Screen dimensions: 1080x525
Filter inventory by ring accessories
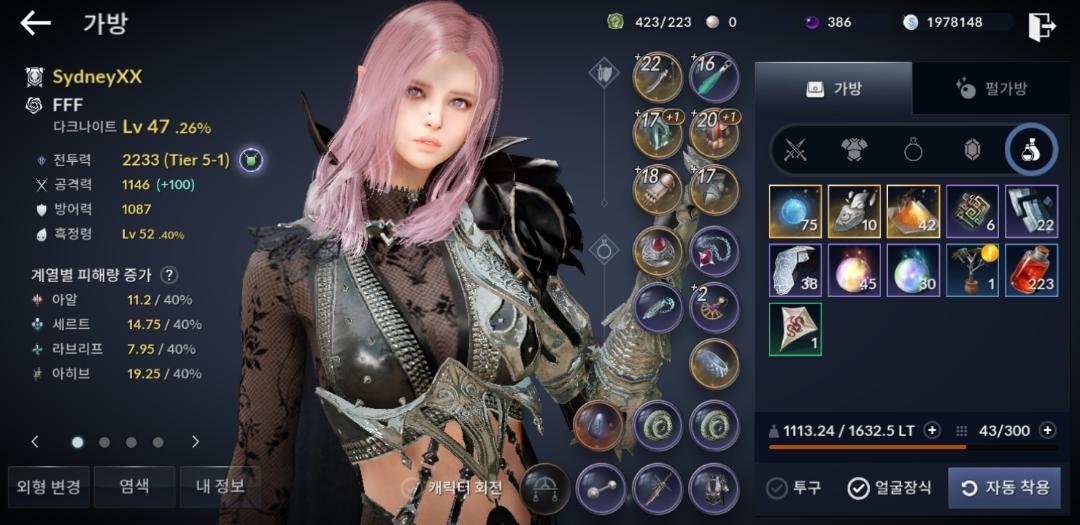pos(913,151)
